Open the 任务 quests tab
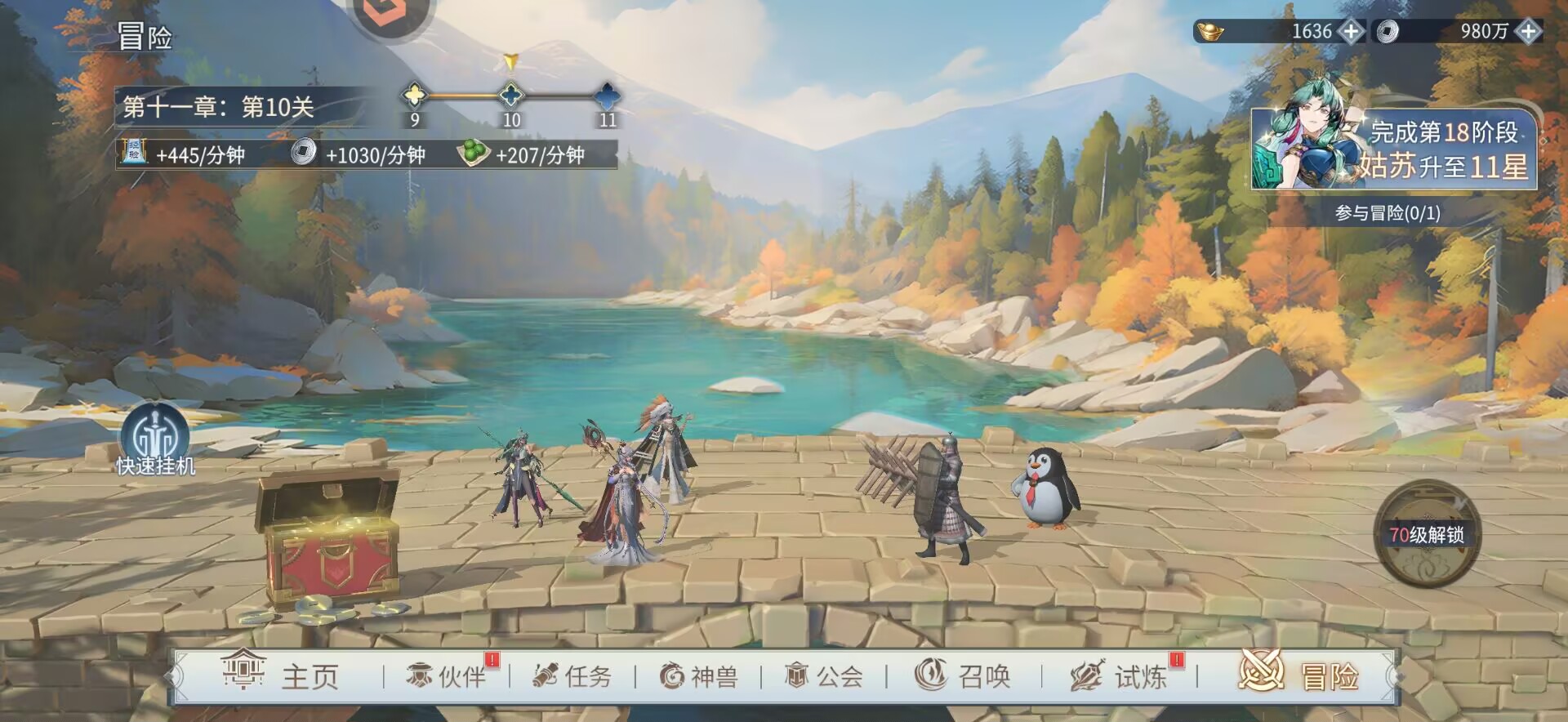 tap(572, 676)
